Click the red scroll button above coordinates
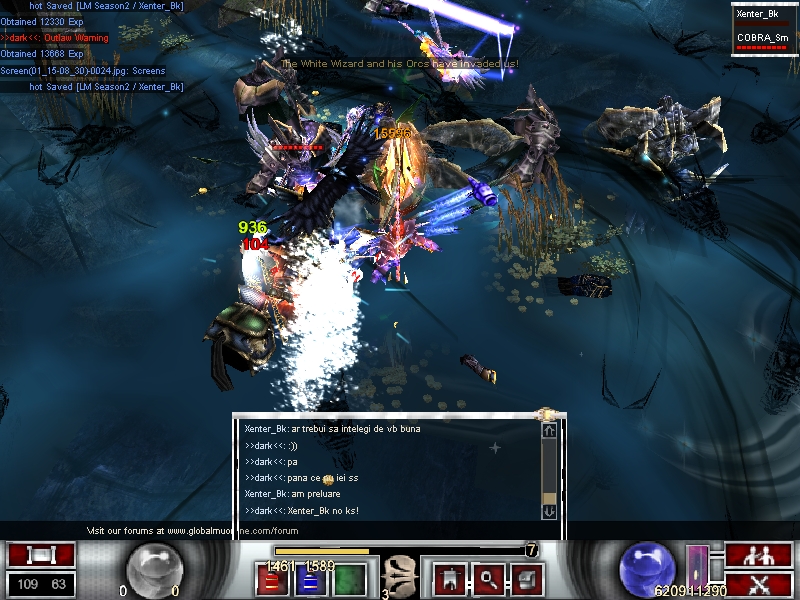Screen dimensions: 800x600 (41, 555)
